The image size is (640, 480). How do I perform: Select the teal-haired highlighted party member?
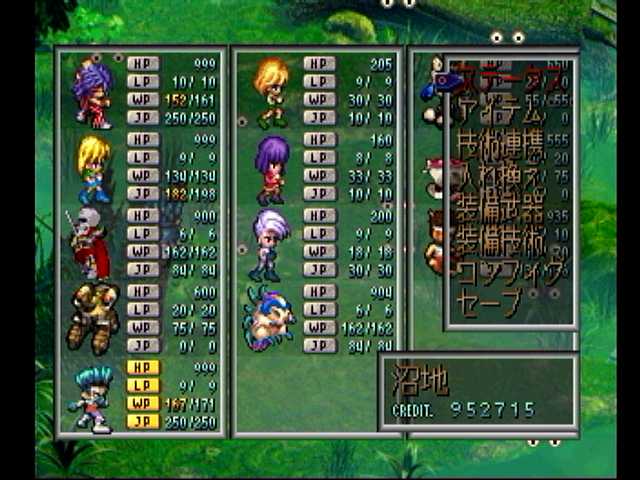[x=92, y=398]
